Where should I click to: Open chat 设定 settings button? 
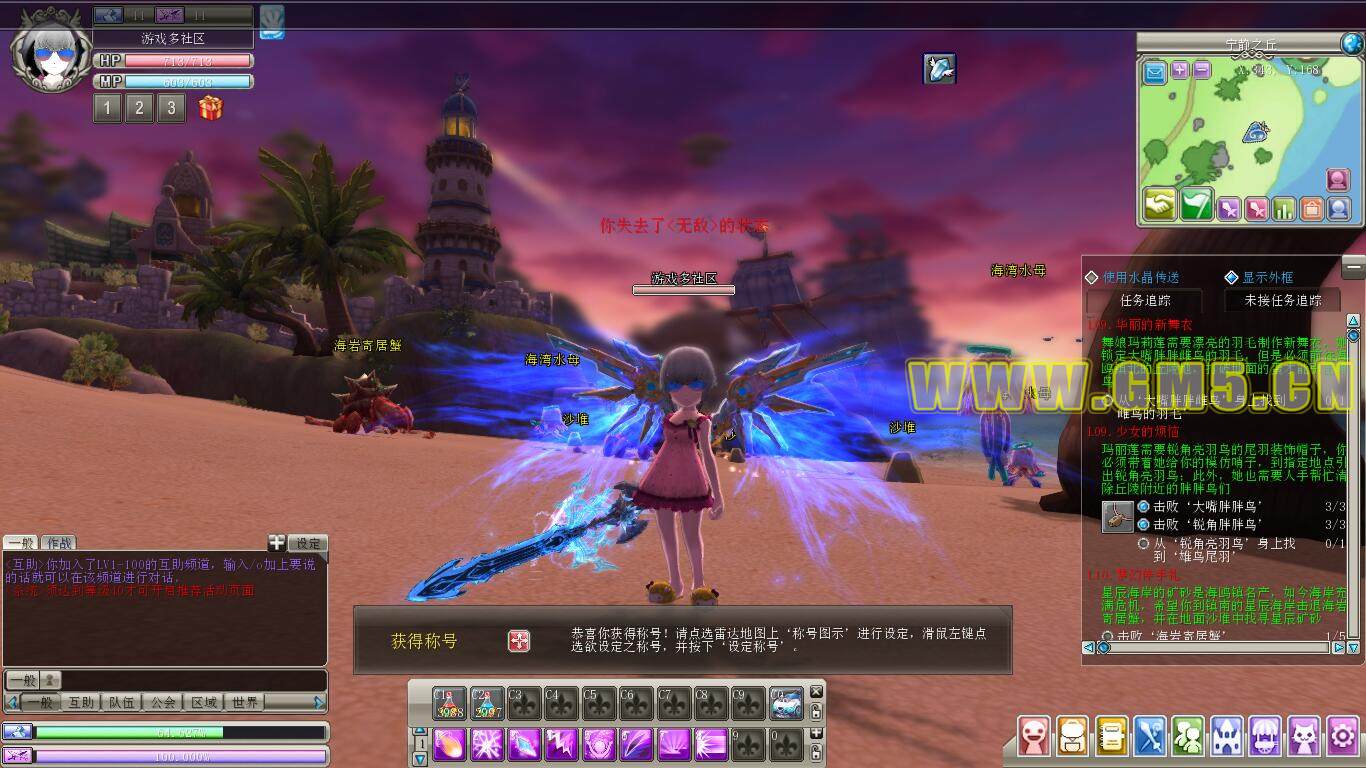point(308,543)
